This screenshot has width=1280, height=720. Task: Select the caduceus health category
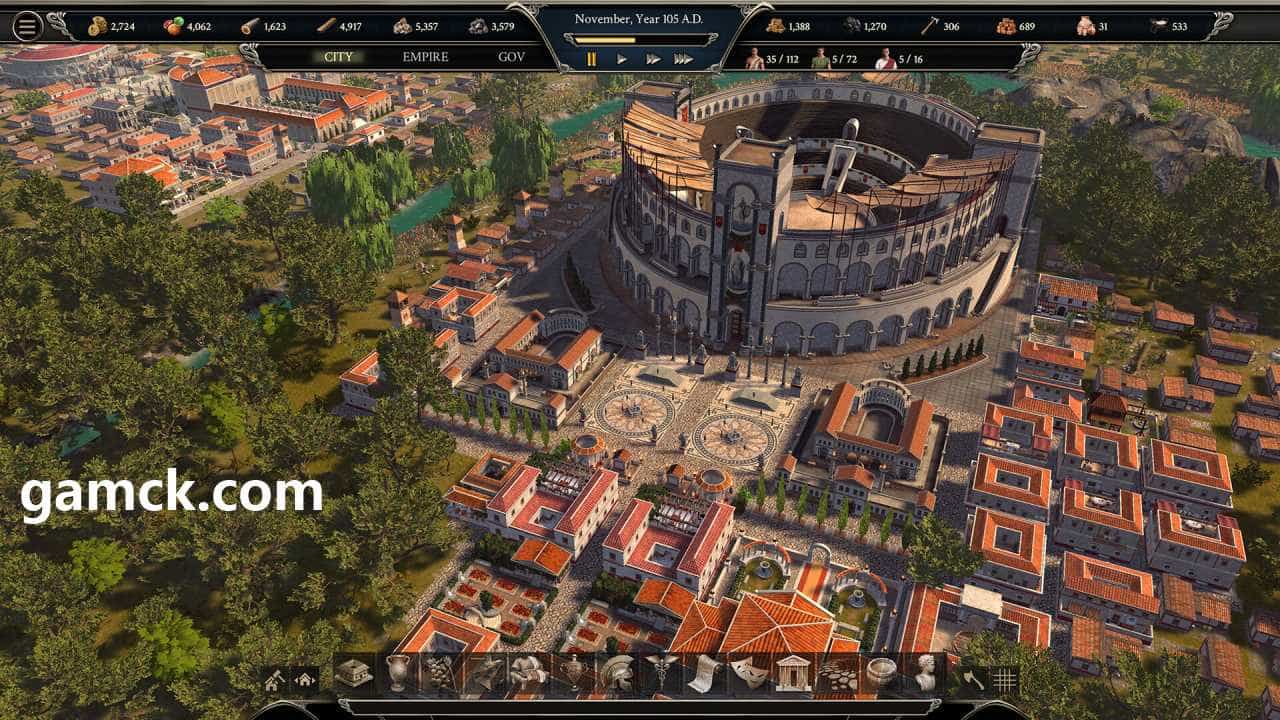coord(659,674)
